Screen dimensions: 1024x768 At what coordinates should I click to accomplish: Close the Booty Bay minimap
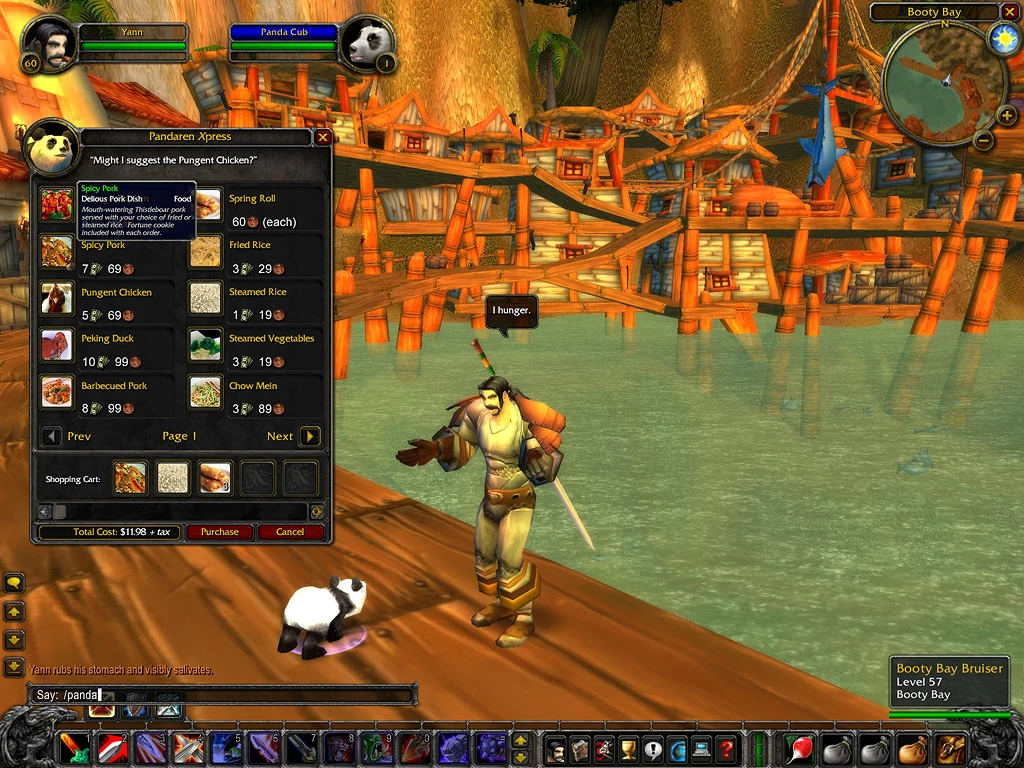1009,12
